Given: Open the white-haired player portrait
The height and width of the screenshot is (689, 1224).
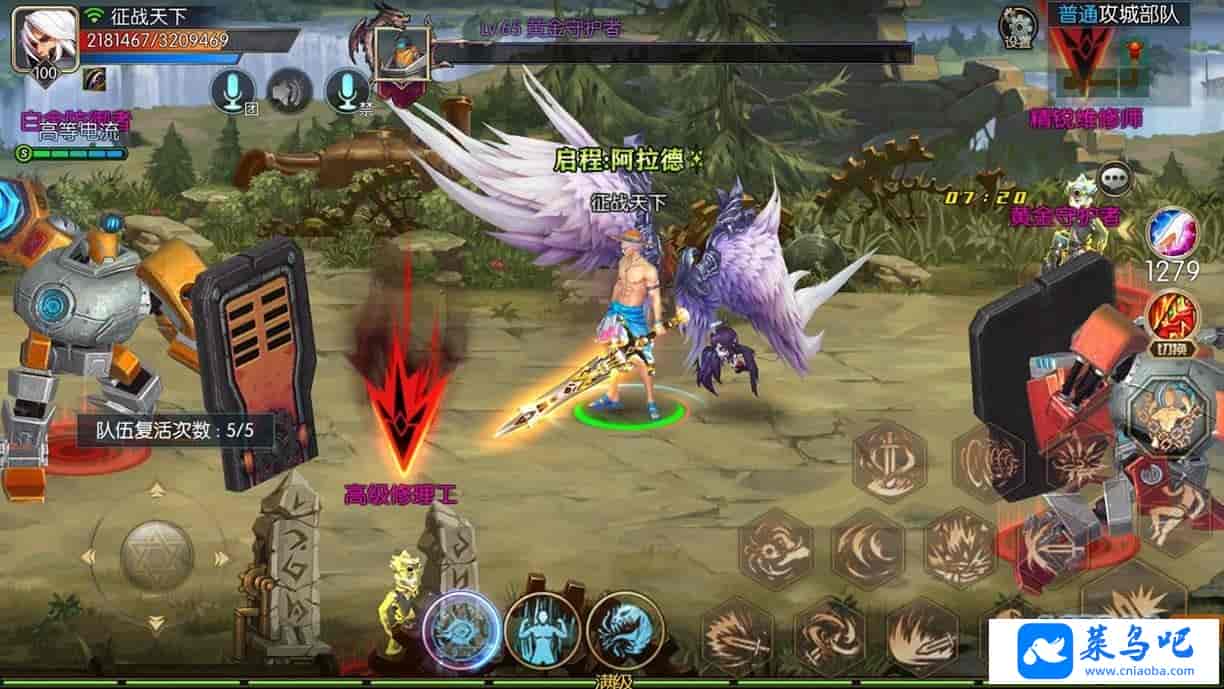Looking at the screenshot, I should pyautogui.click(x=45, y=39).
